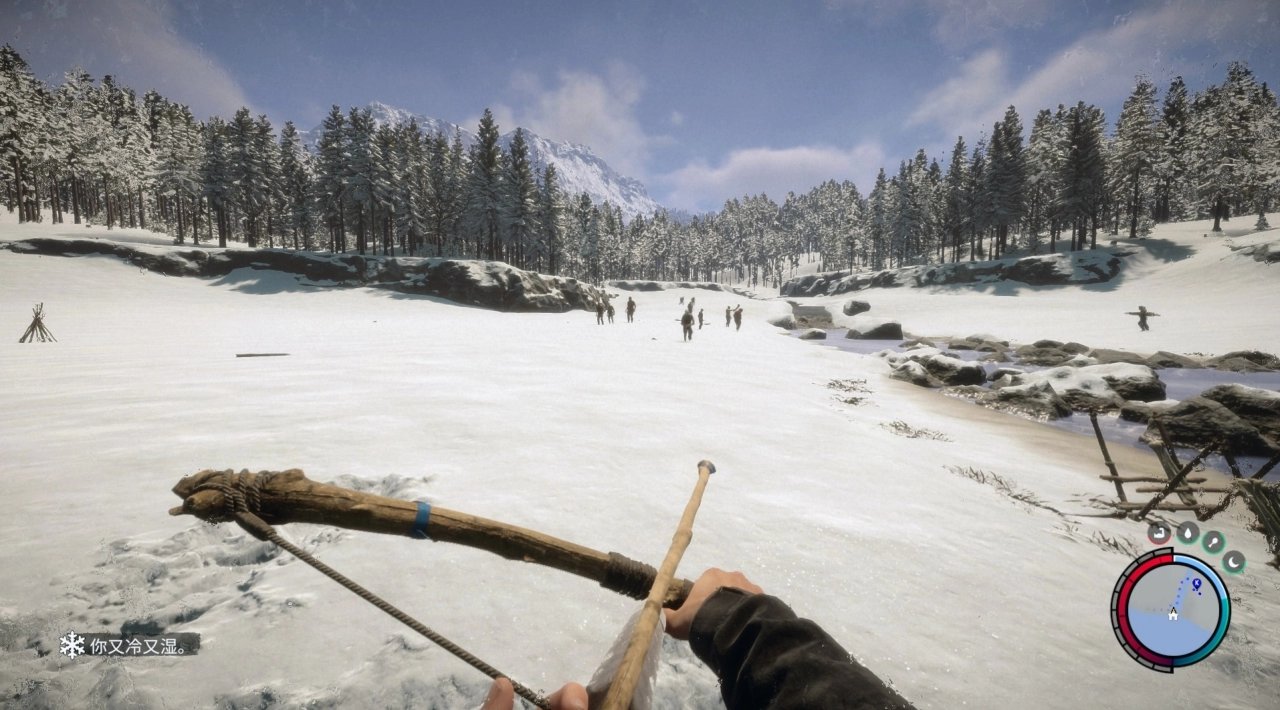Click the flexed arm strength icon
This screenshot has width=1280, height=710.
click(1159, 533)
